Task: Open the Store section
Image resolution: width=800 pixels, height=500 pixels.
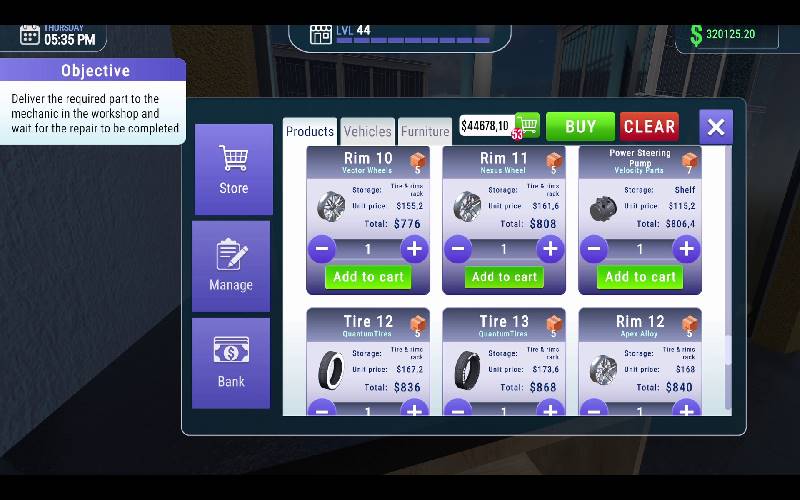Action: coord(233,169)
